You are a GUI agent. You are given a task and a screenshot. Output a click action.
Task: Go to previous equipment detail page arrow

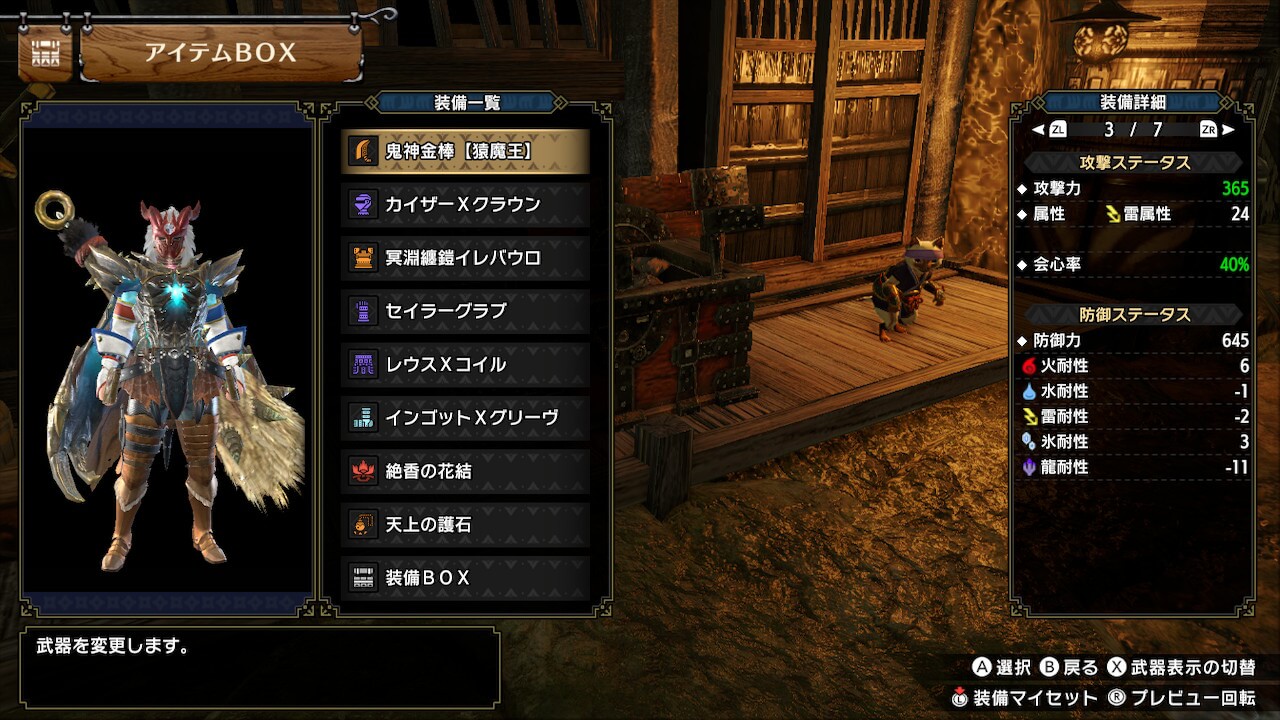(1039, 129)
